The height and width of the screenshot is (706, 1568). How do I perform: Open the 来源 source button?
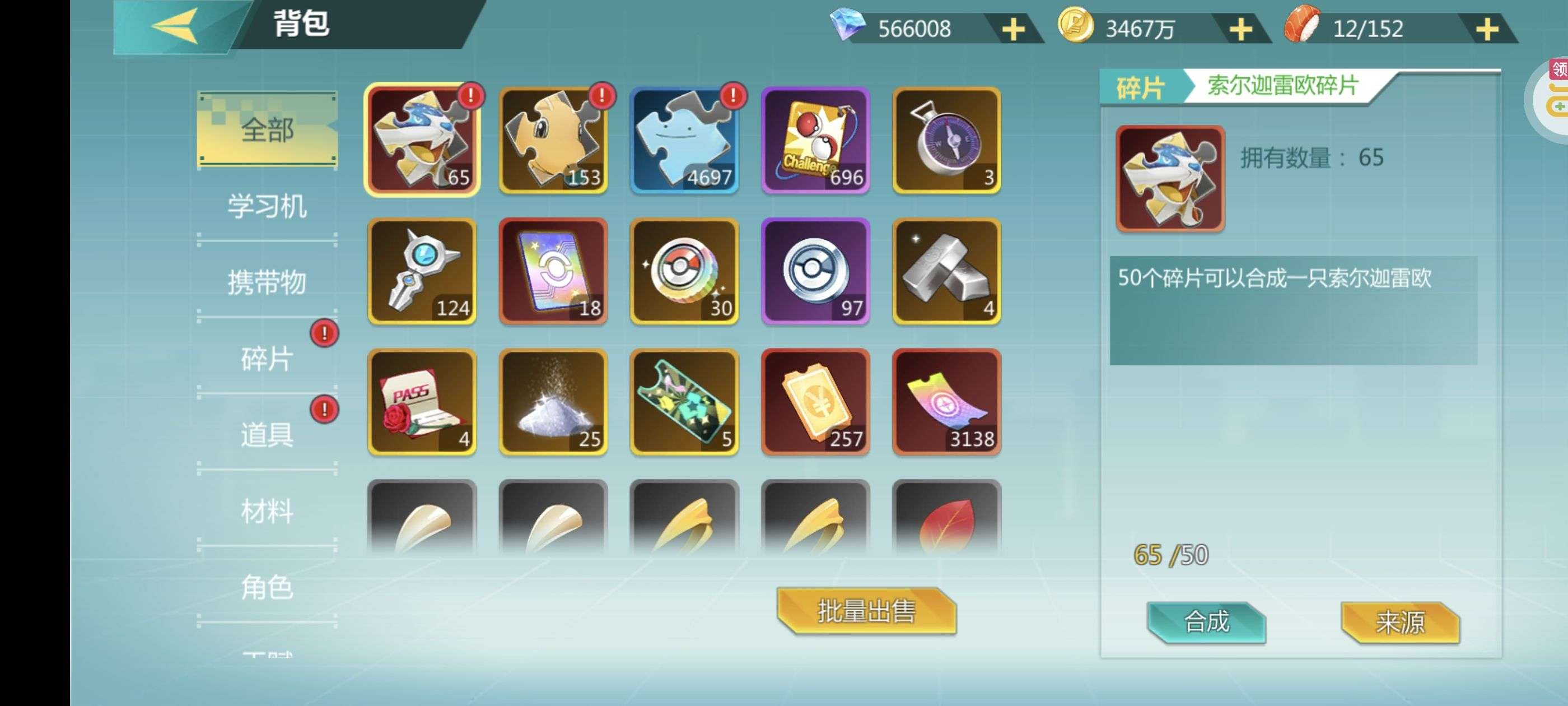(1399, 622)
